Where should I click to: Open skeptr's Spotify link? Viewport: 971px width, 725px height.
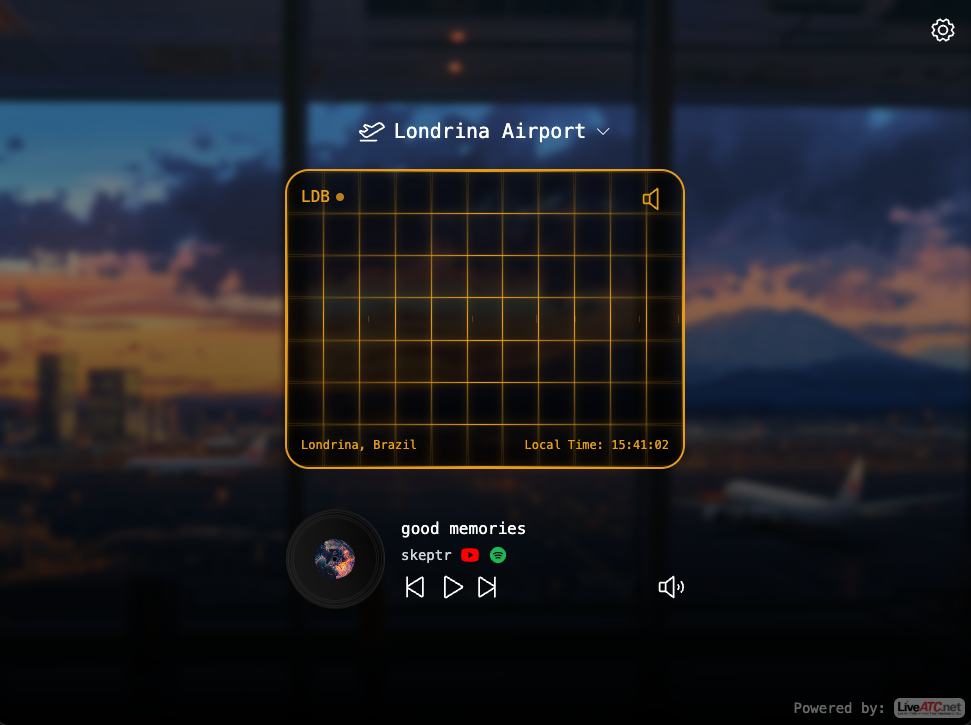498,555
